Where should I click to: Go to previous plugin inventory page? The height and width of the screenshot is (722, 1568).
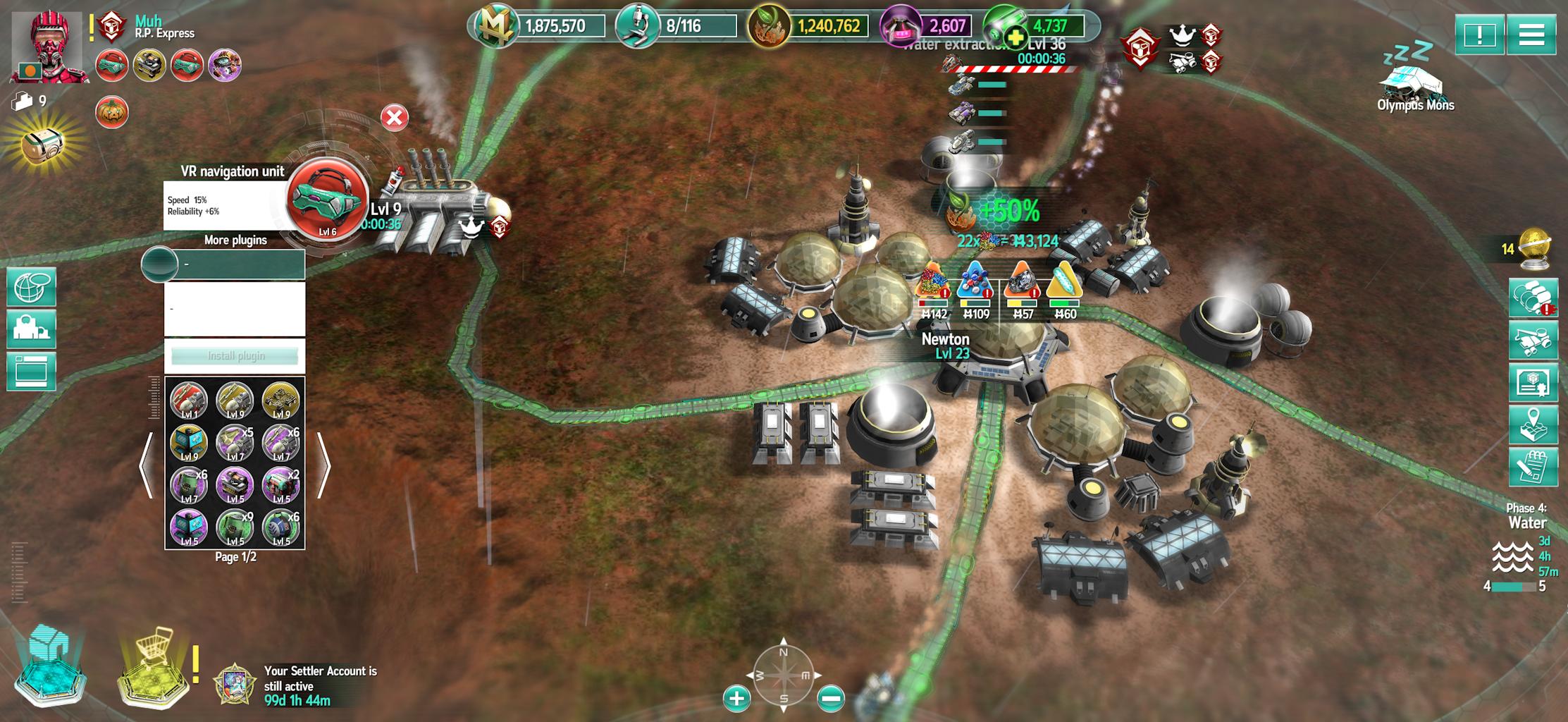(146, 465)
